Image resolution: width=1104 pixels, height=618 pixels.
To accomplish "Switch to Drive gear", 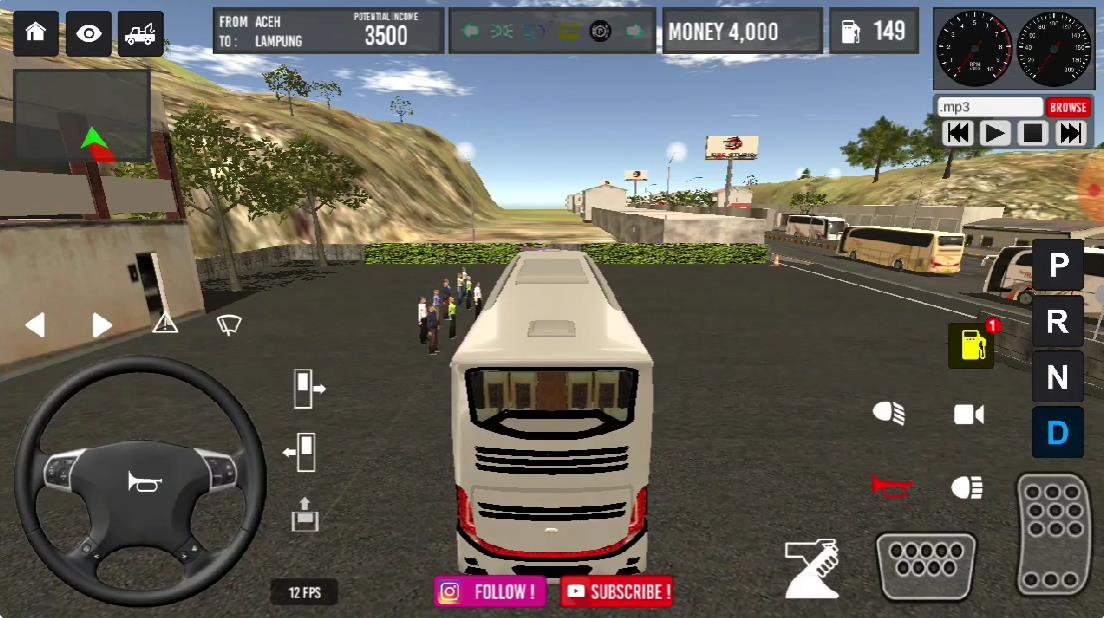I will (x=1058, y=434).
